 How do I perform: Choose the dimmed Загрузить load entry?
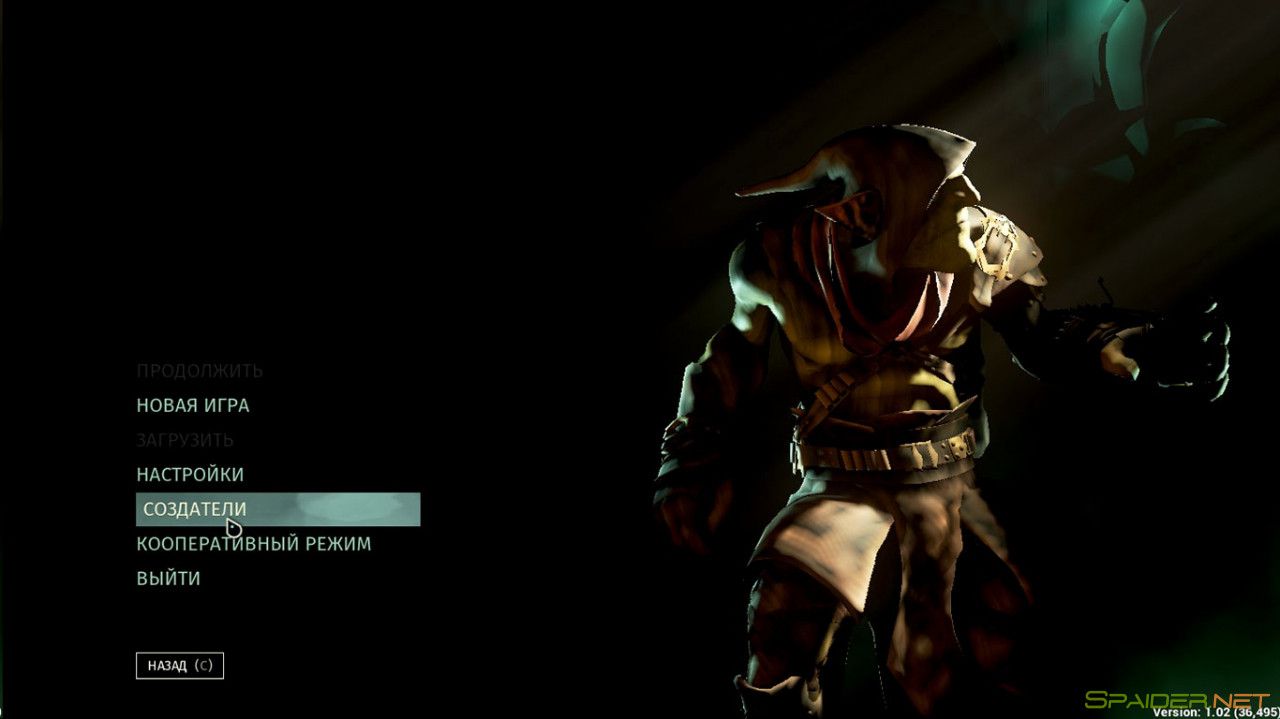click(x=185, y=440)
